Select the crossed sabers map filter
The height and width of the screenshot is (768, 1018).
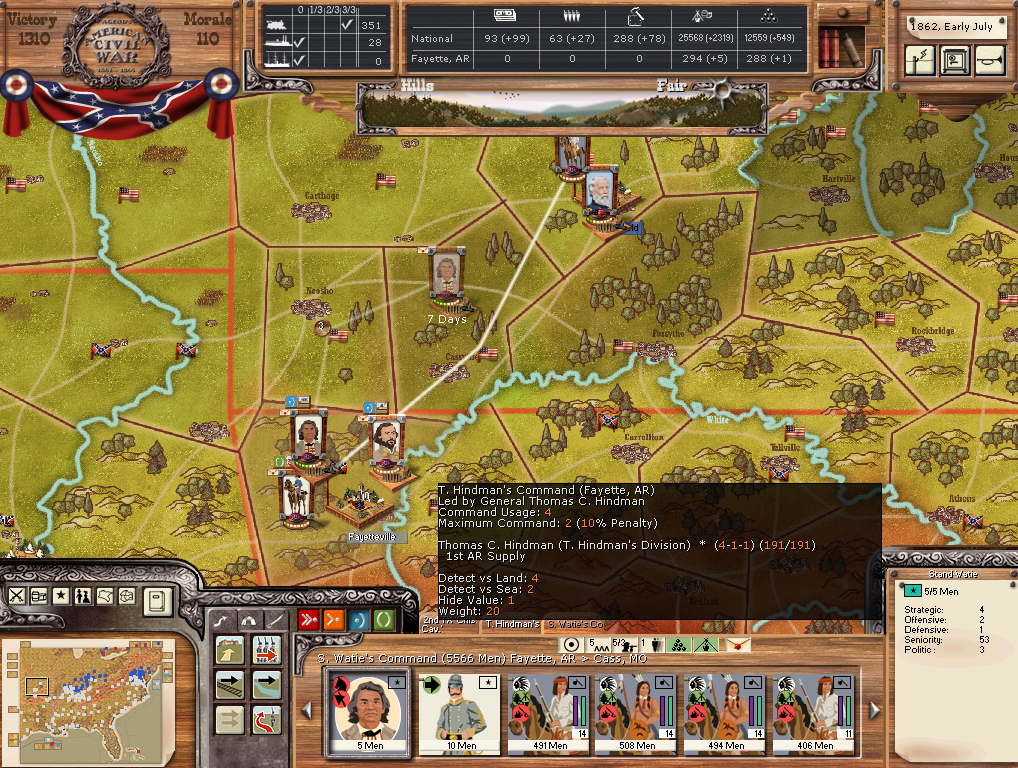17,596
